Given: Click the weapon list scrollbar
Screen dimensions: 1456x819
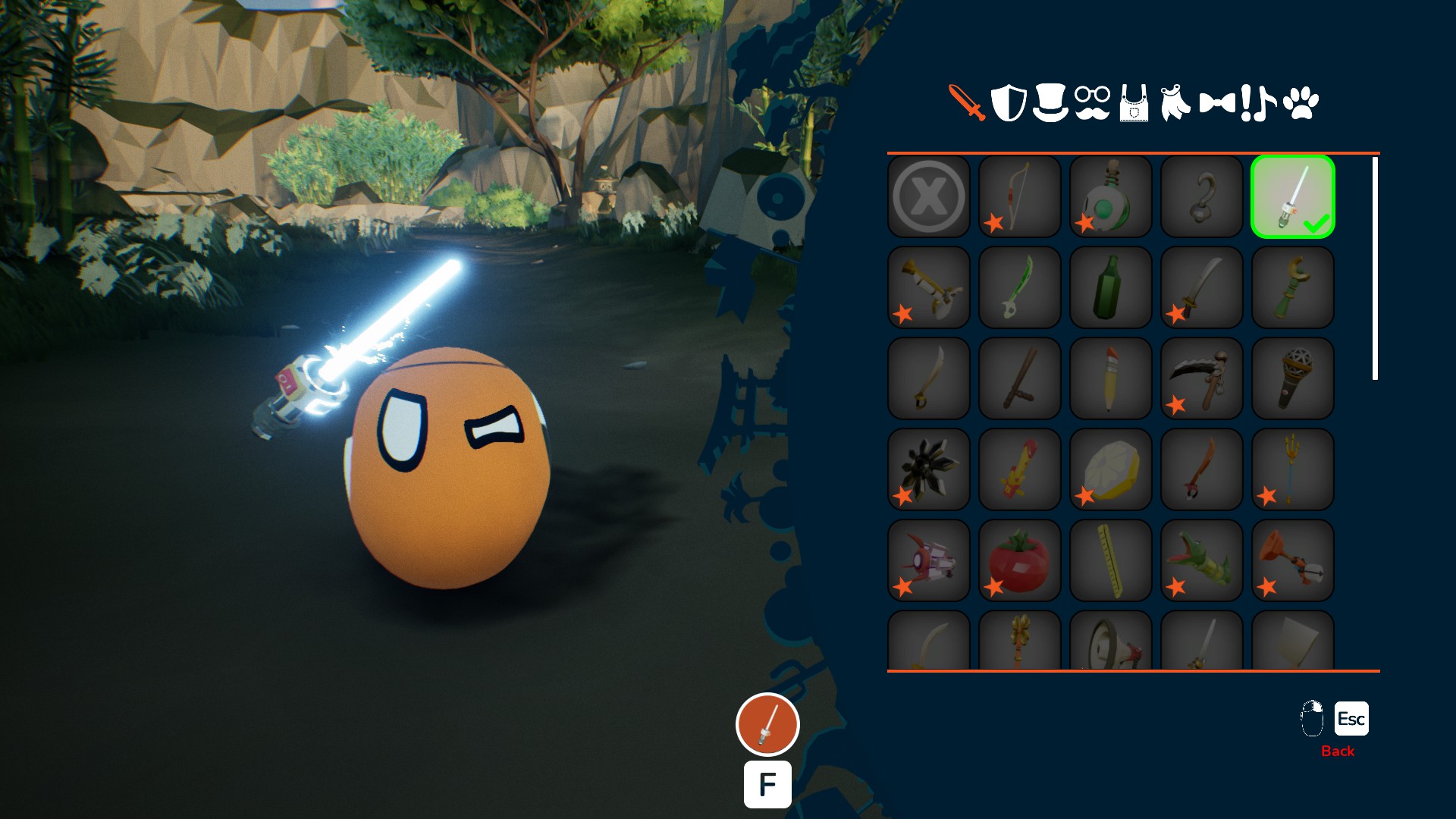Looking at the screenshot, I should click(x=1375, y=268).
